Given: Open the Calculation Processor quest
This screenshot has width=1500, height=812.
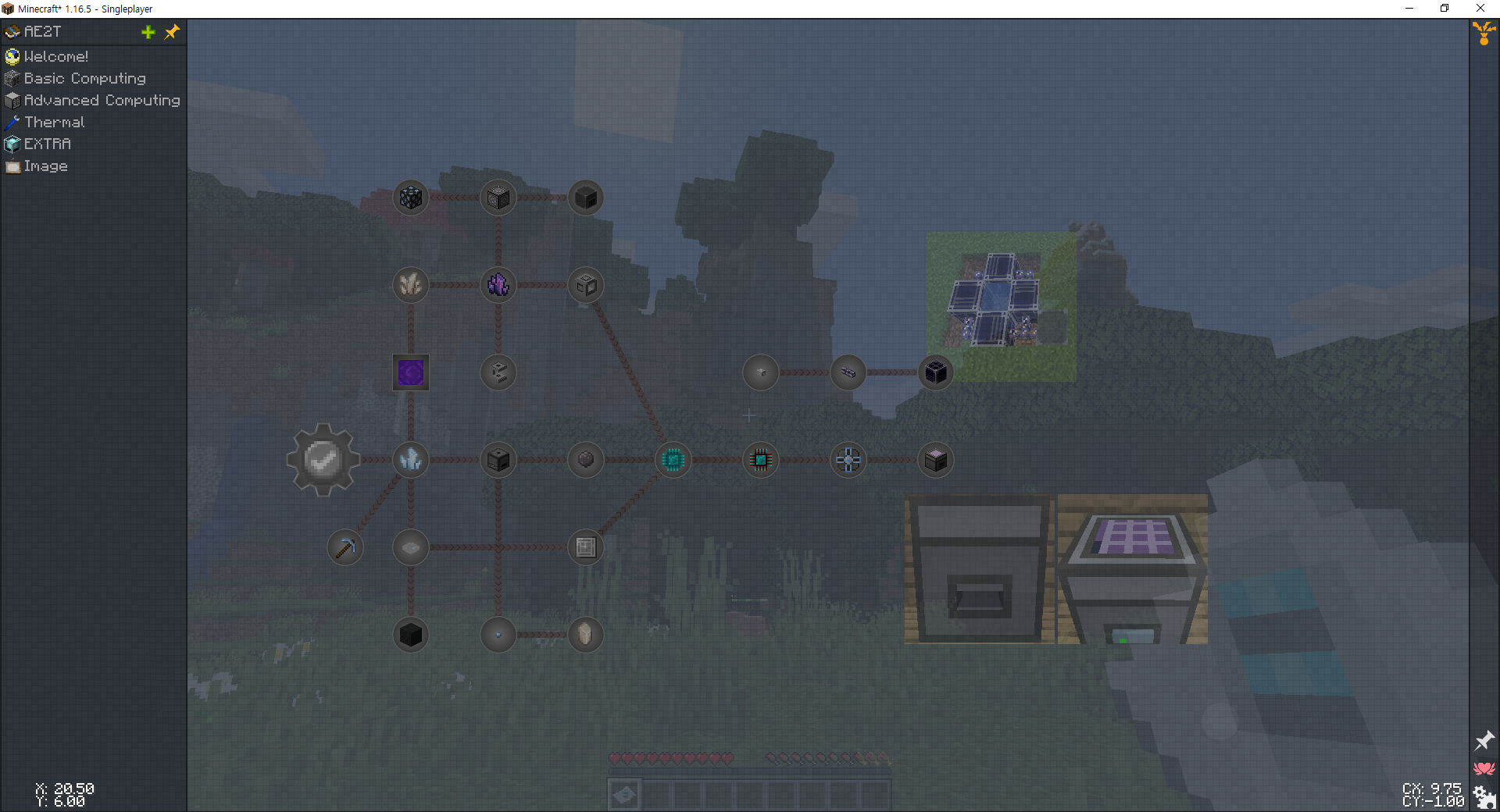Looking at the screenshot, I should click(673, 460).
